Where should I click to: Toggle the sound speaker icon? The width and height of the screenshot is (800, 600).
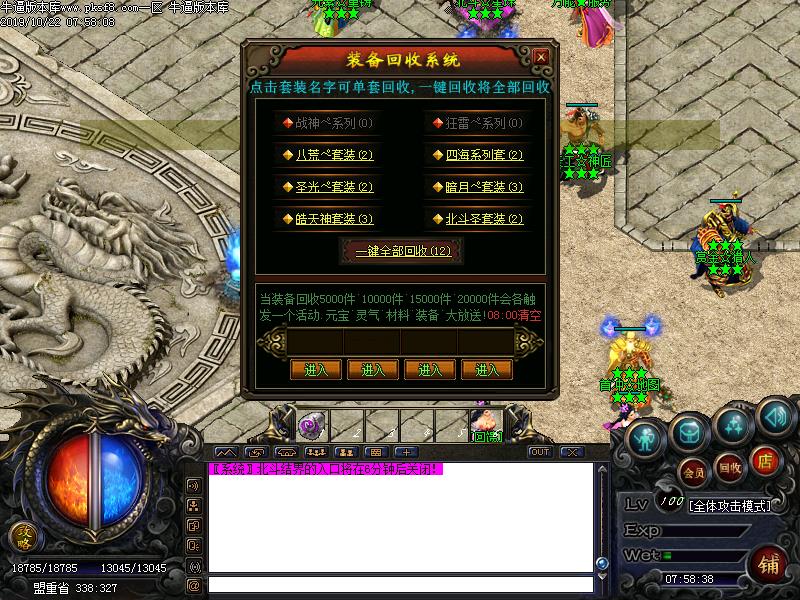(774, 413)
